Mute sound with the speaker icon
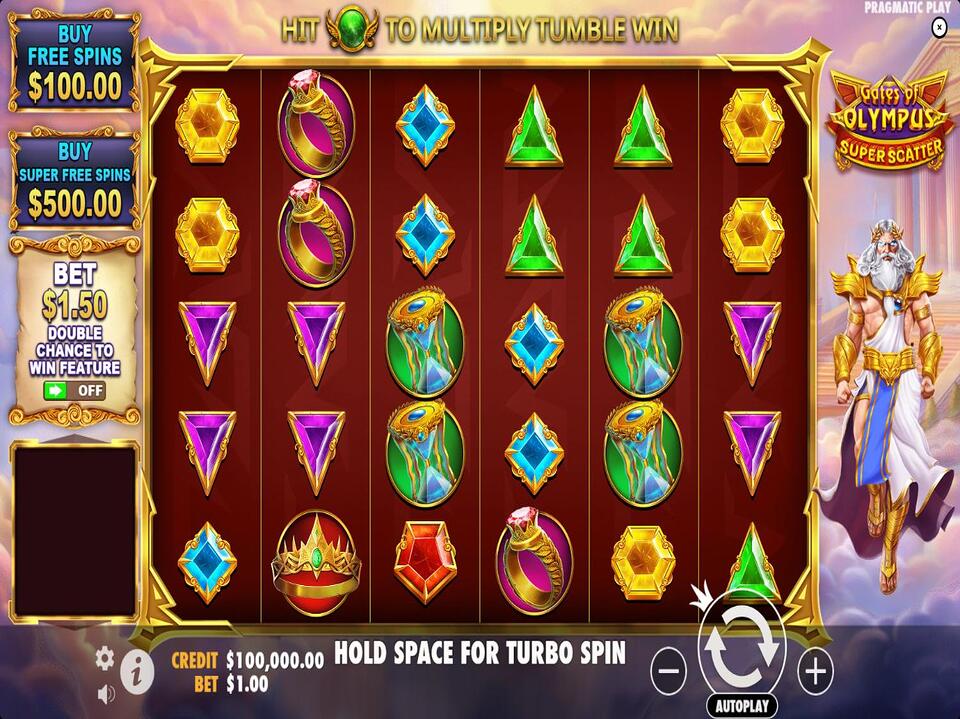960x719 pixels. tap(105, 692)
